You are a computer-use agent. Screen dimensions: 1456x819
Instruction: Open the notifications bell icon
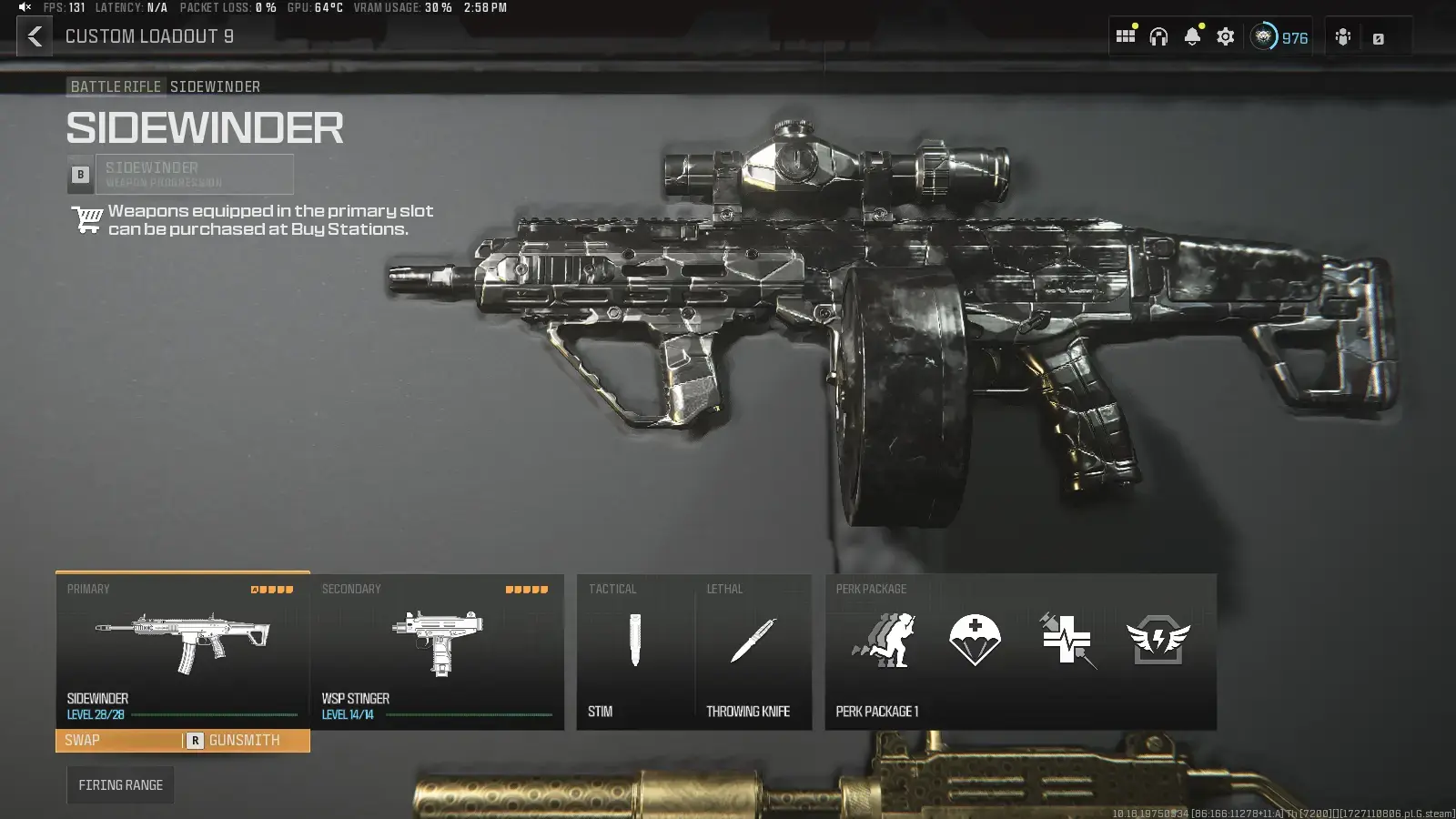pyautogui.click(x=1191, y=36)
